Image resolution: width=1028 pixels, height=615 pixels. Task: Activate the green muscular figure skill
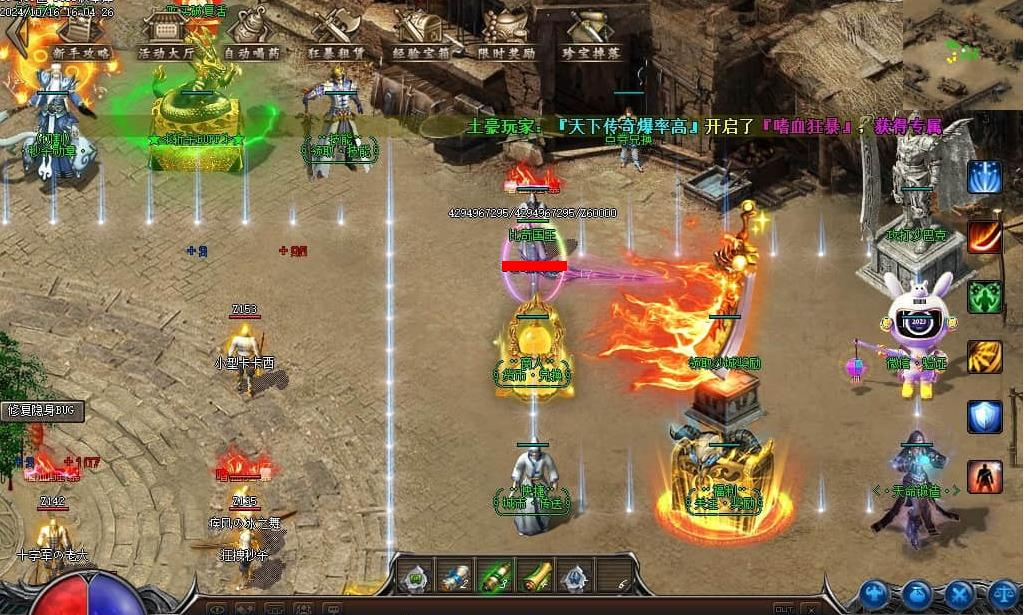[984, 297]
